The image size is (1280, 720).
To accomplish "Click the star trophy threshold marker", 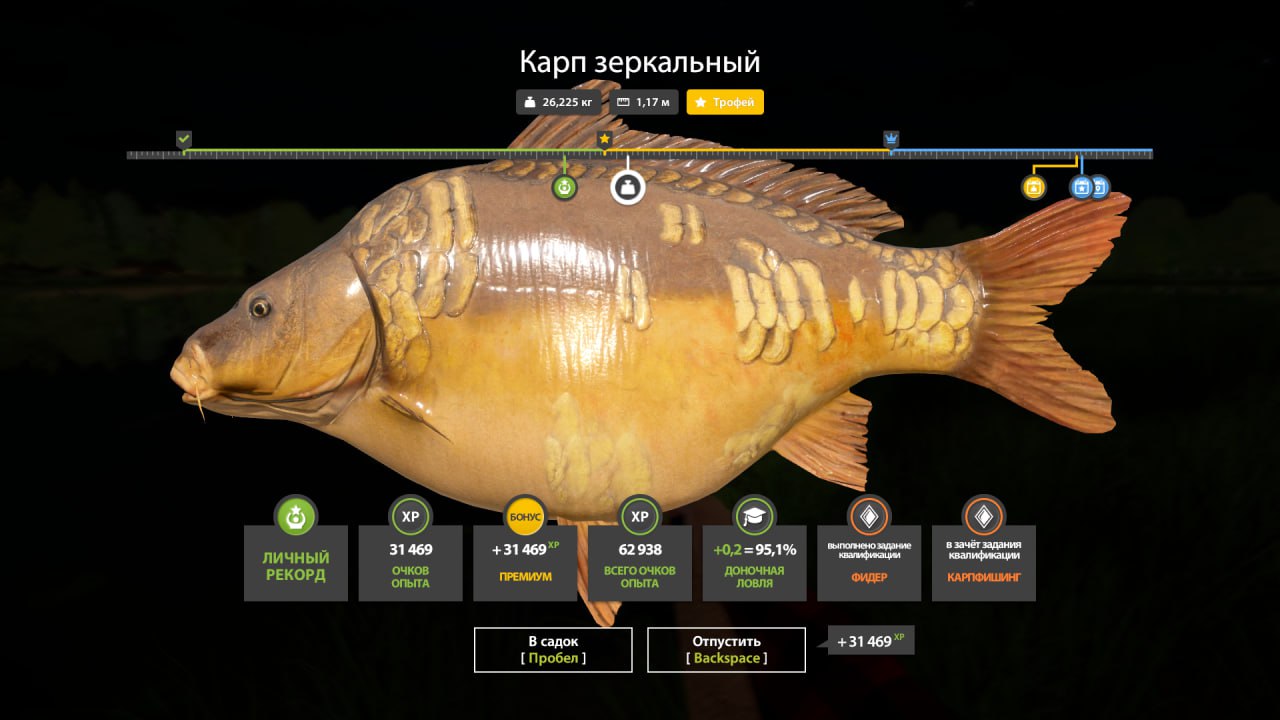I will pyautogui.click(x=604, y=139).
